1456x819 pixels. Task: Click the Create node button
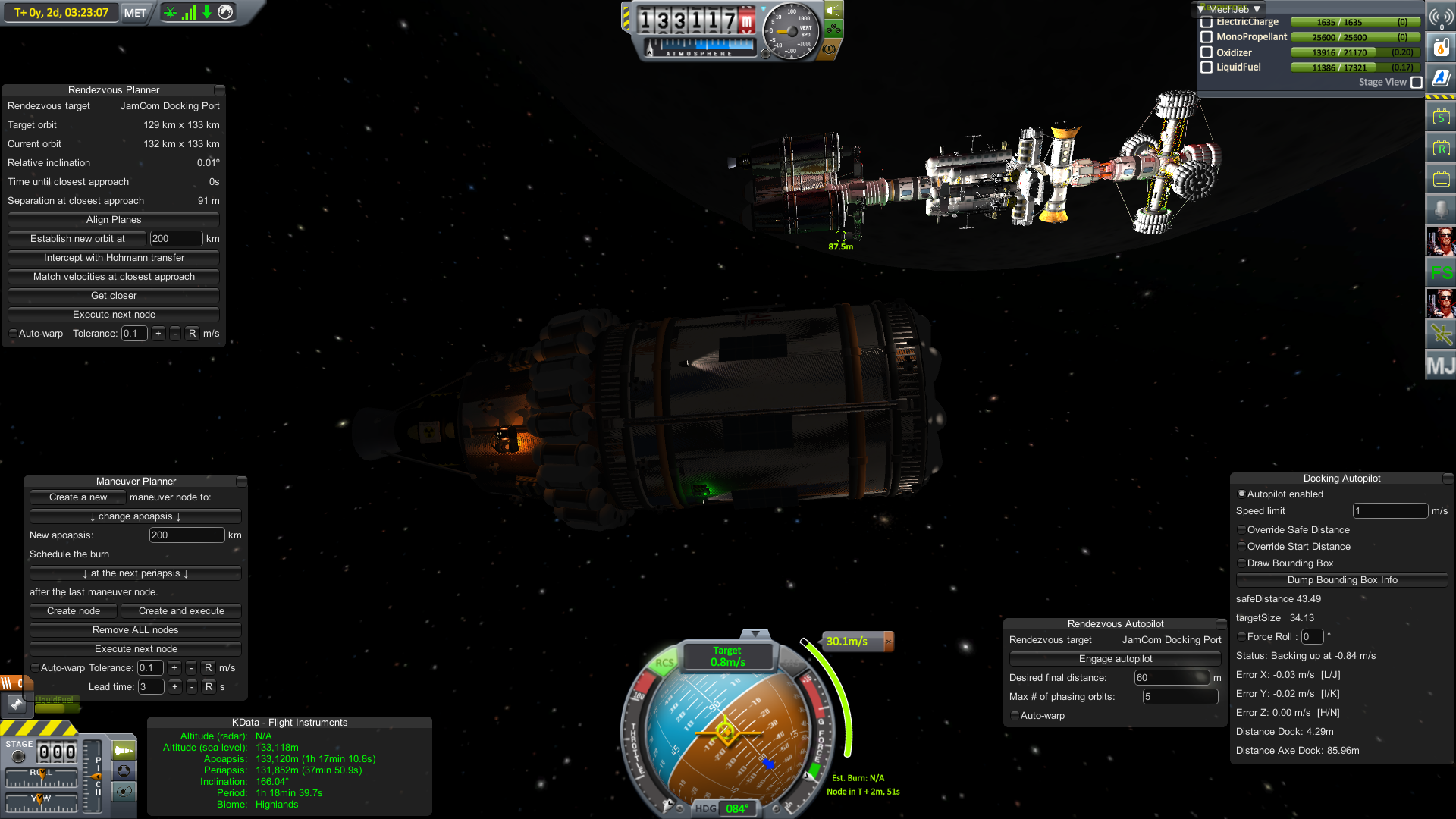(x=74, y=611)
